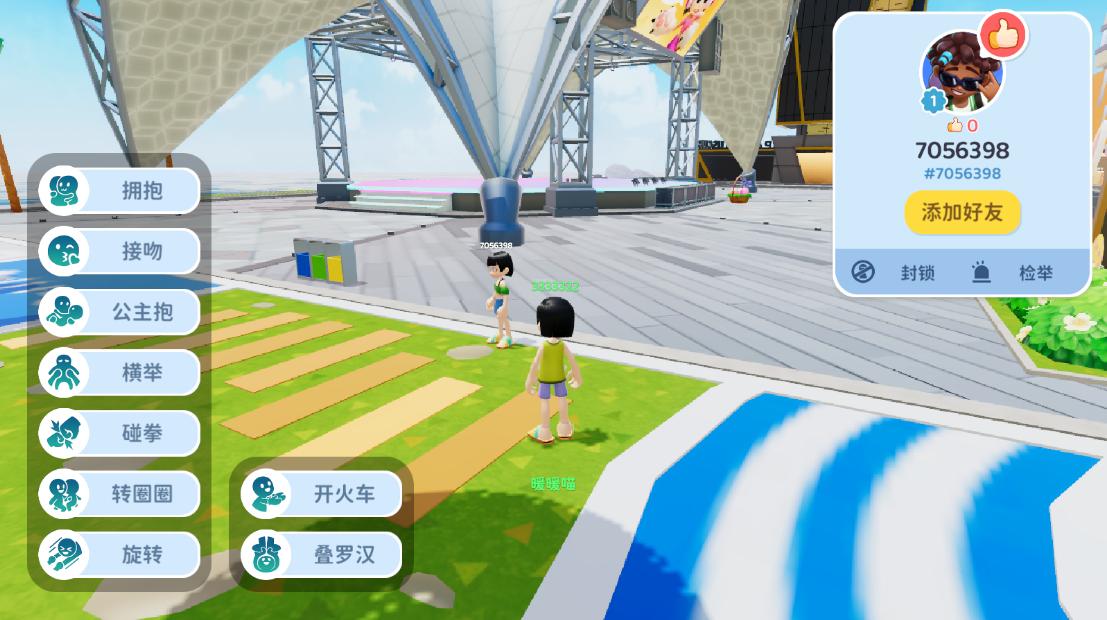Viewport: 1107px width, 620px height.
Task: Start the 开火车 train action
Action: click(322, 494)
